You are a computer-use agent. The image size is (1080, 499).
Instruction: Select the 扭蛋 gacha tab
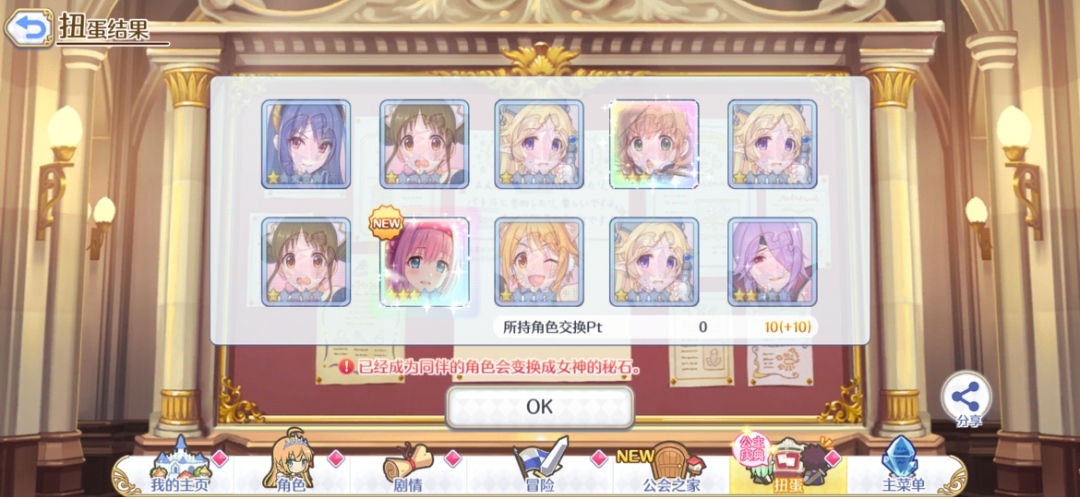[x=786, y=471]
